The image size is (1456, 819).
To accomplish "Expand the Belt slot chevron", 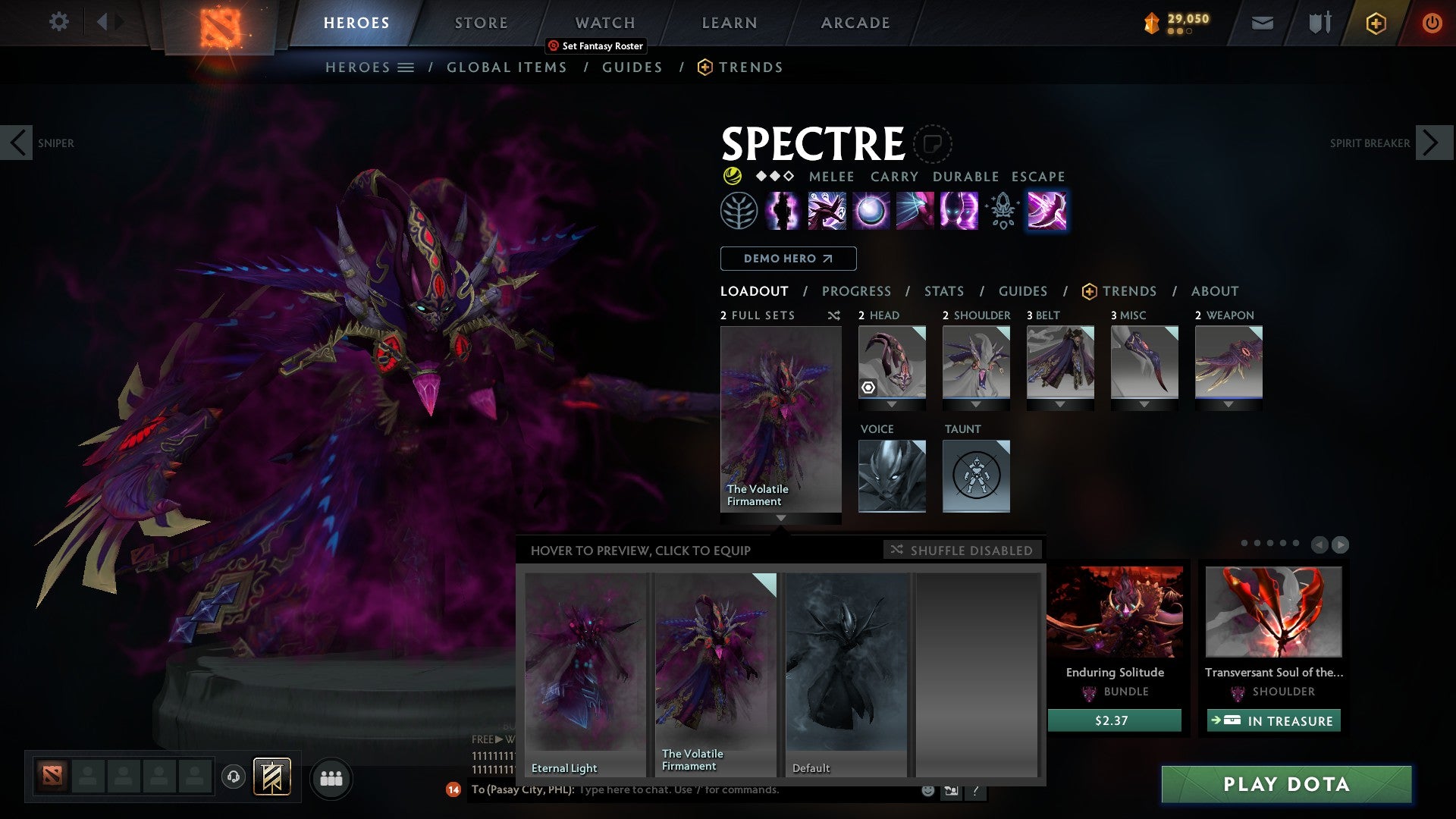I will coord(1060,404).
